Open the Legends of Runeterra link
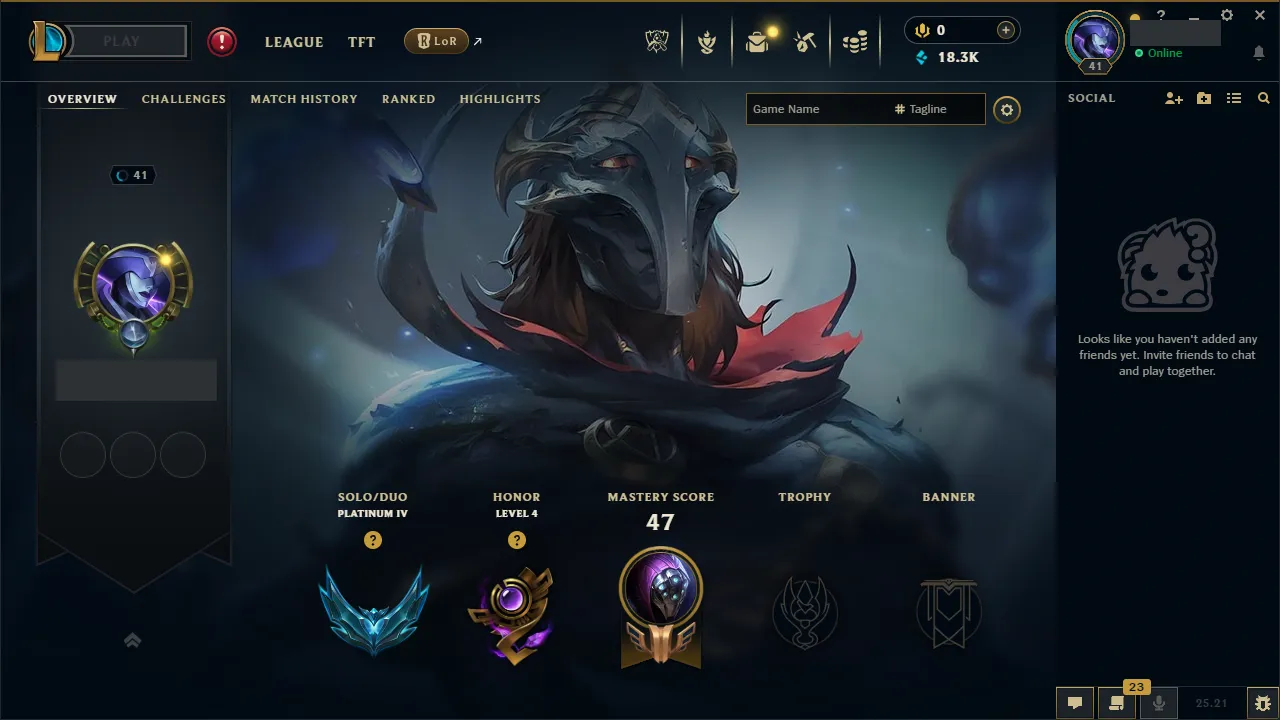This screenshot has width=1280, height=720. tap(436, 41)
